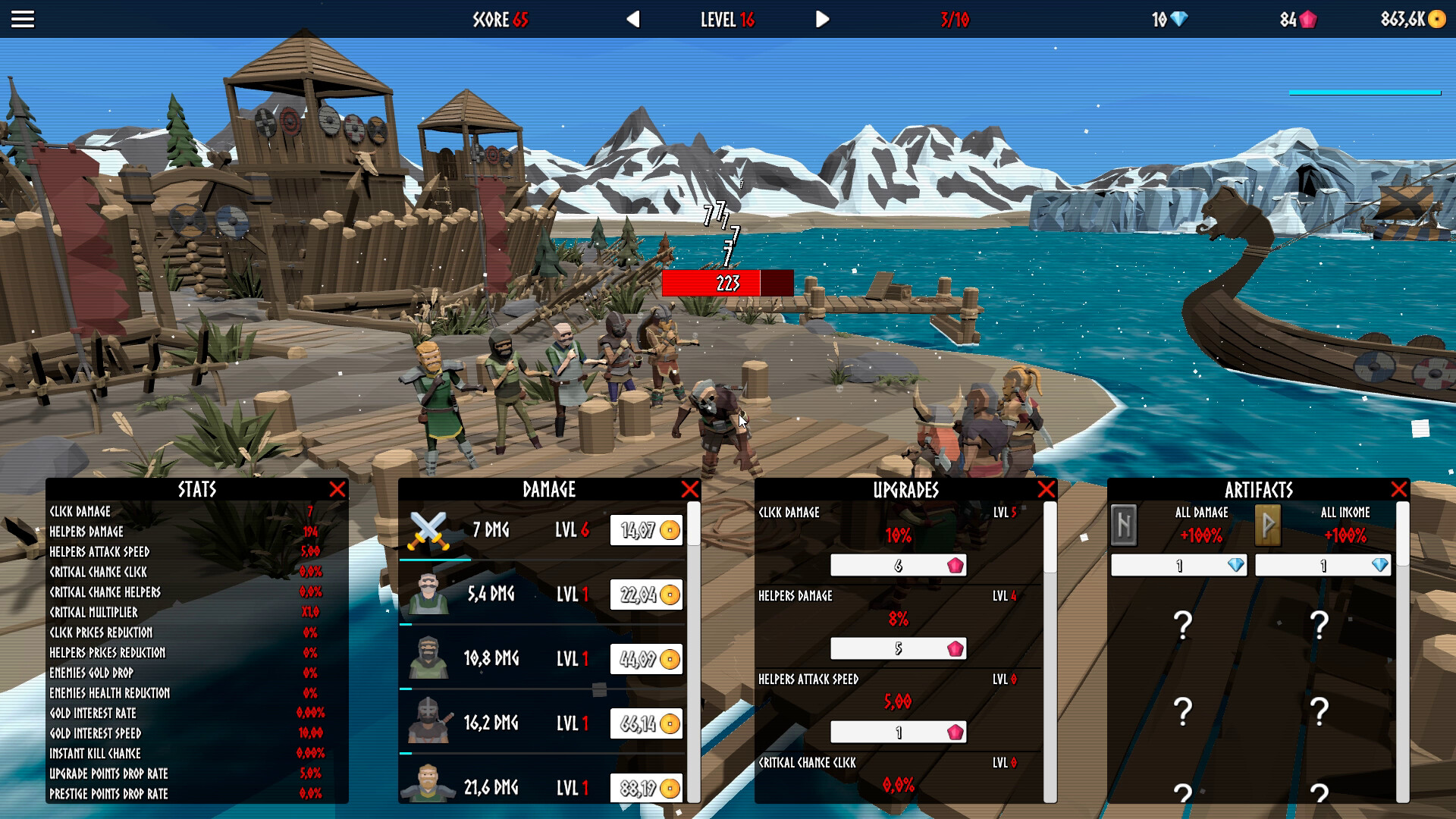Click the gray N rune All Damage artifact icon
The height and width of the screenshot is (819, 1456).
coord(1125,526)
